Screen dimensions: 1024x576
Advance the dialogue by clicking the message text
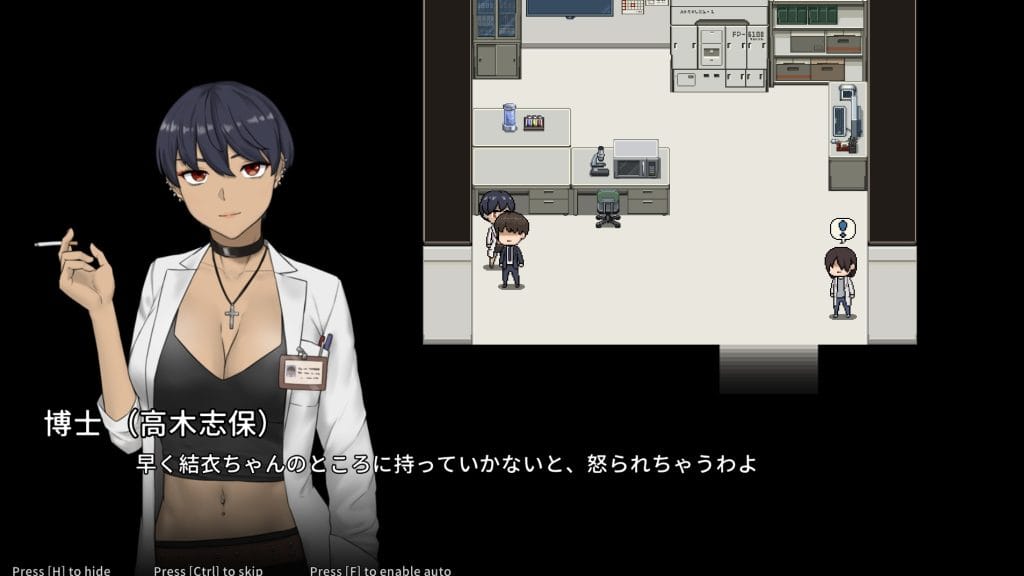[x=446, y=465]
